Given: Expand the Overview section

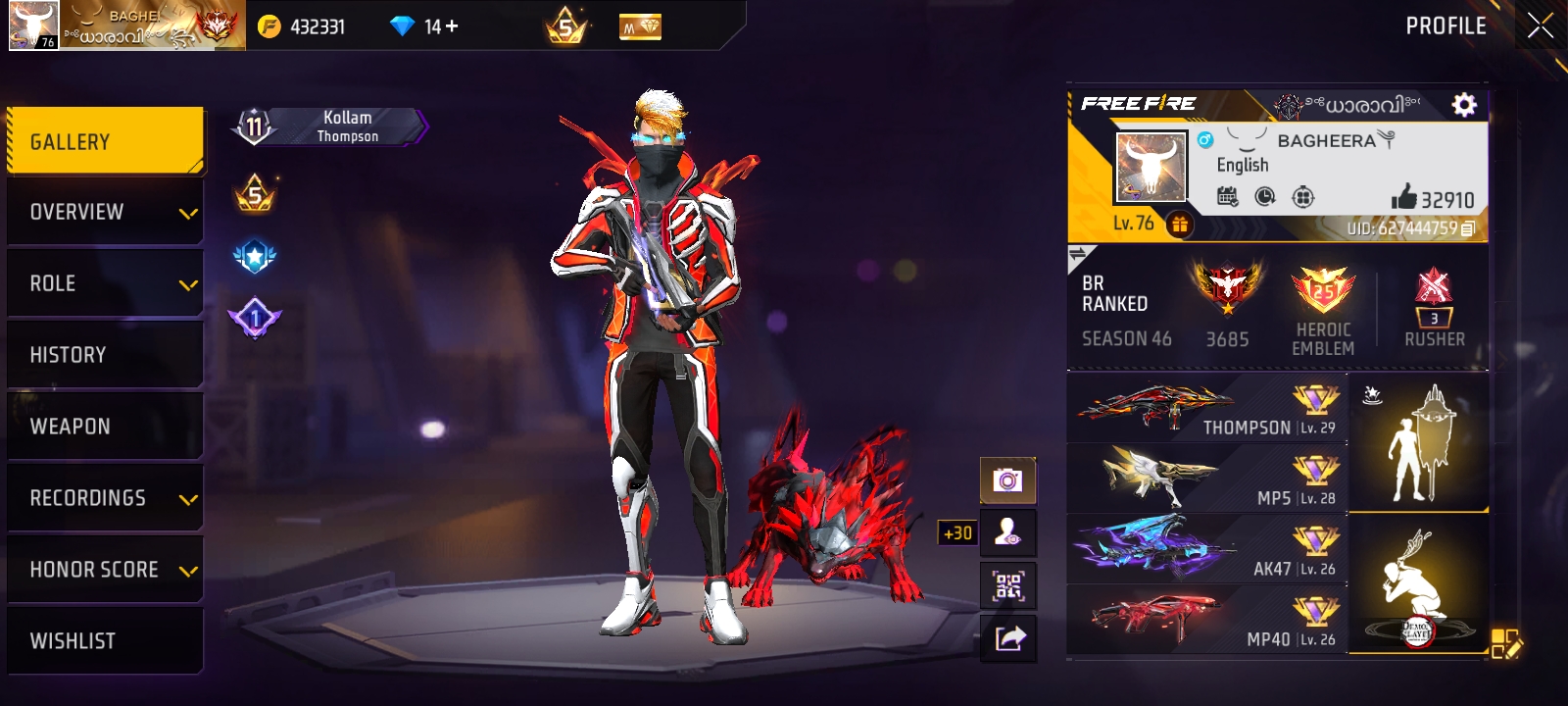Looking at the screenshot, I should coord(105,212).
